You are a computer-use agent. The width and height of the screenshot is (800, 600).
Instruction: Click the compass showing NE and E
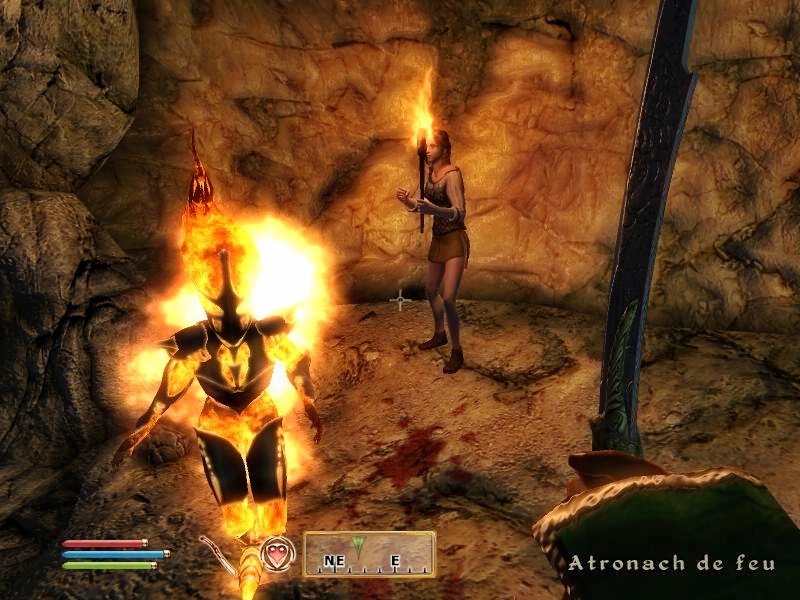tap(369, 554)
